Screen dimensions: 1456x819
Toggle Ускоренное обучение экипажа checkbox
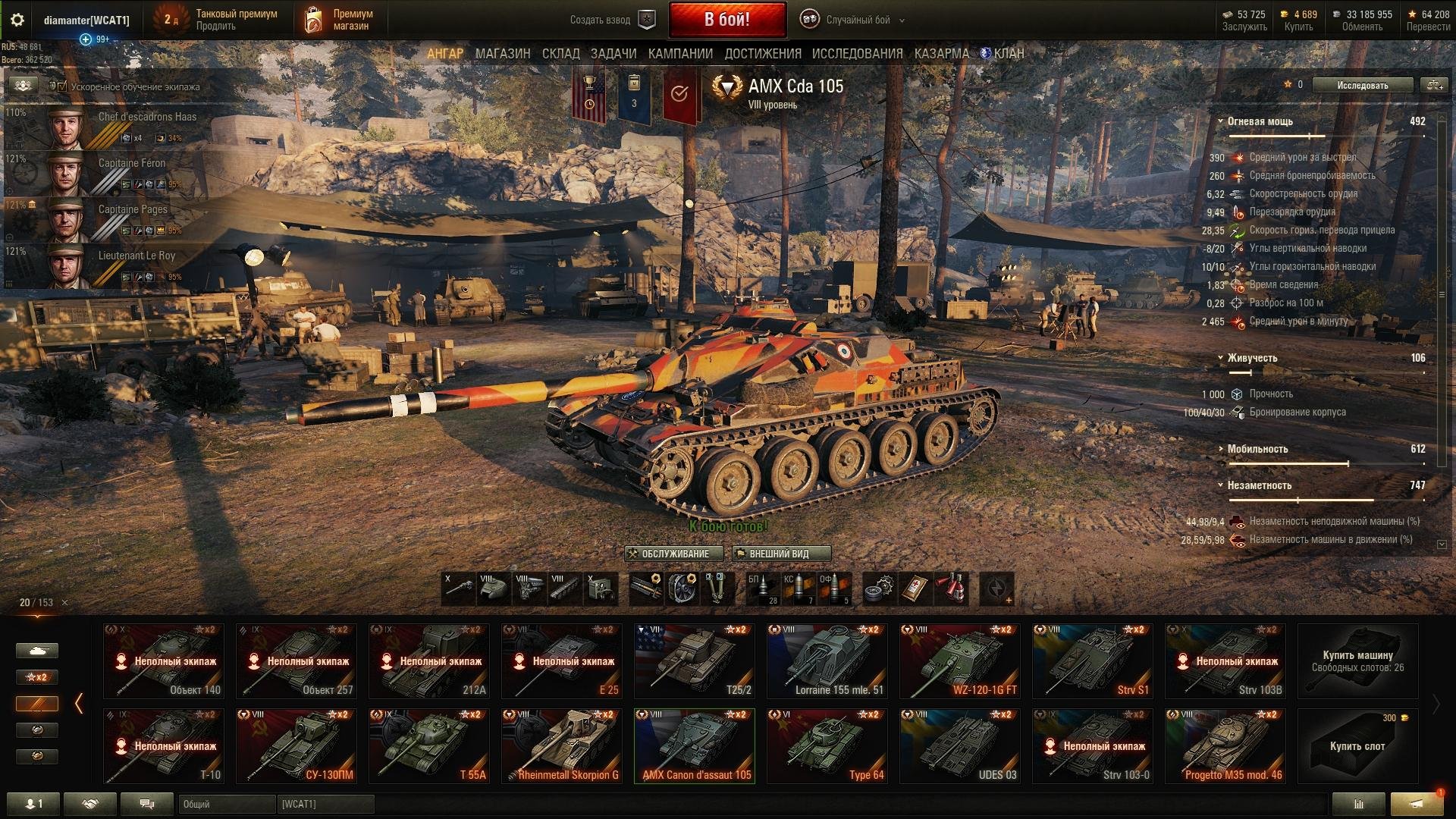click(62, 86)
